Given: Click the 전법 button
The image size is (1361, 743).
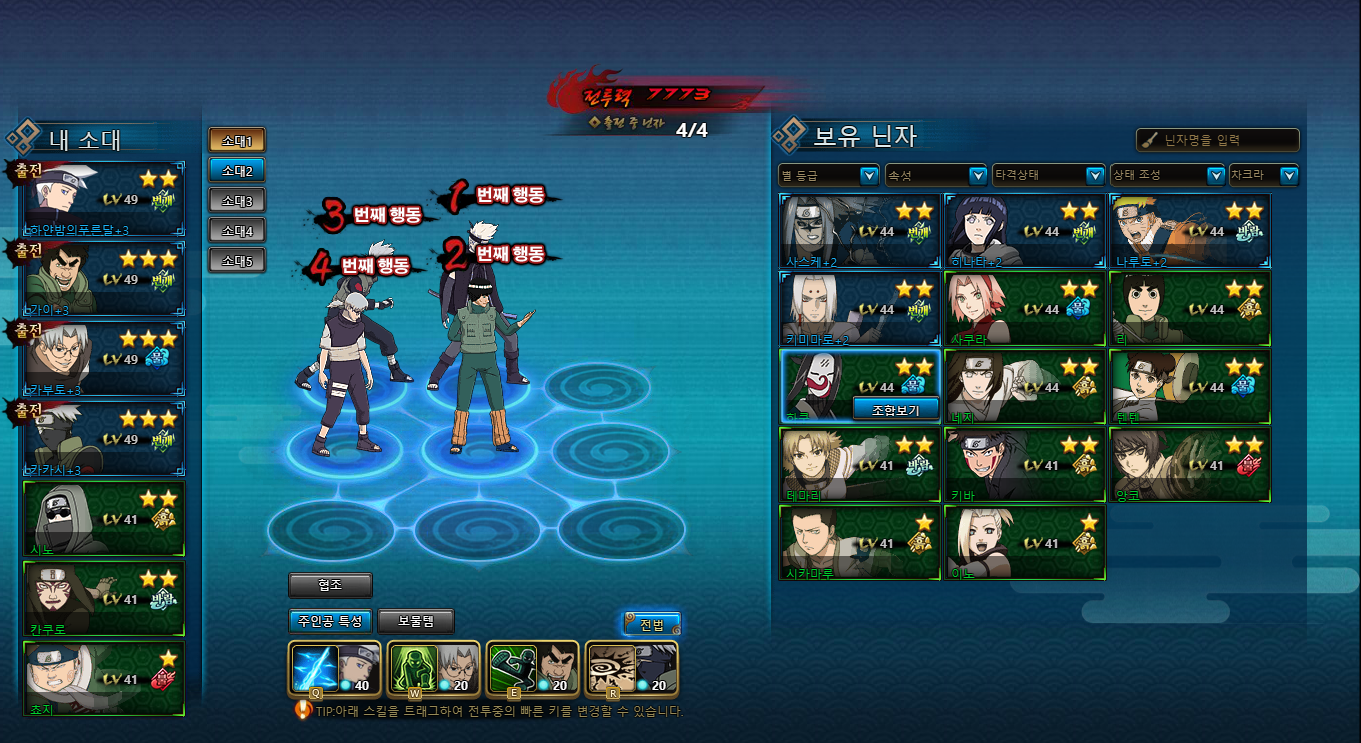Looking at the screenshot, I should pos(652,625).
